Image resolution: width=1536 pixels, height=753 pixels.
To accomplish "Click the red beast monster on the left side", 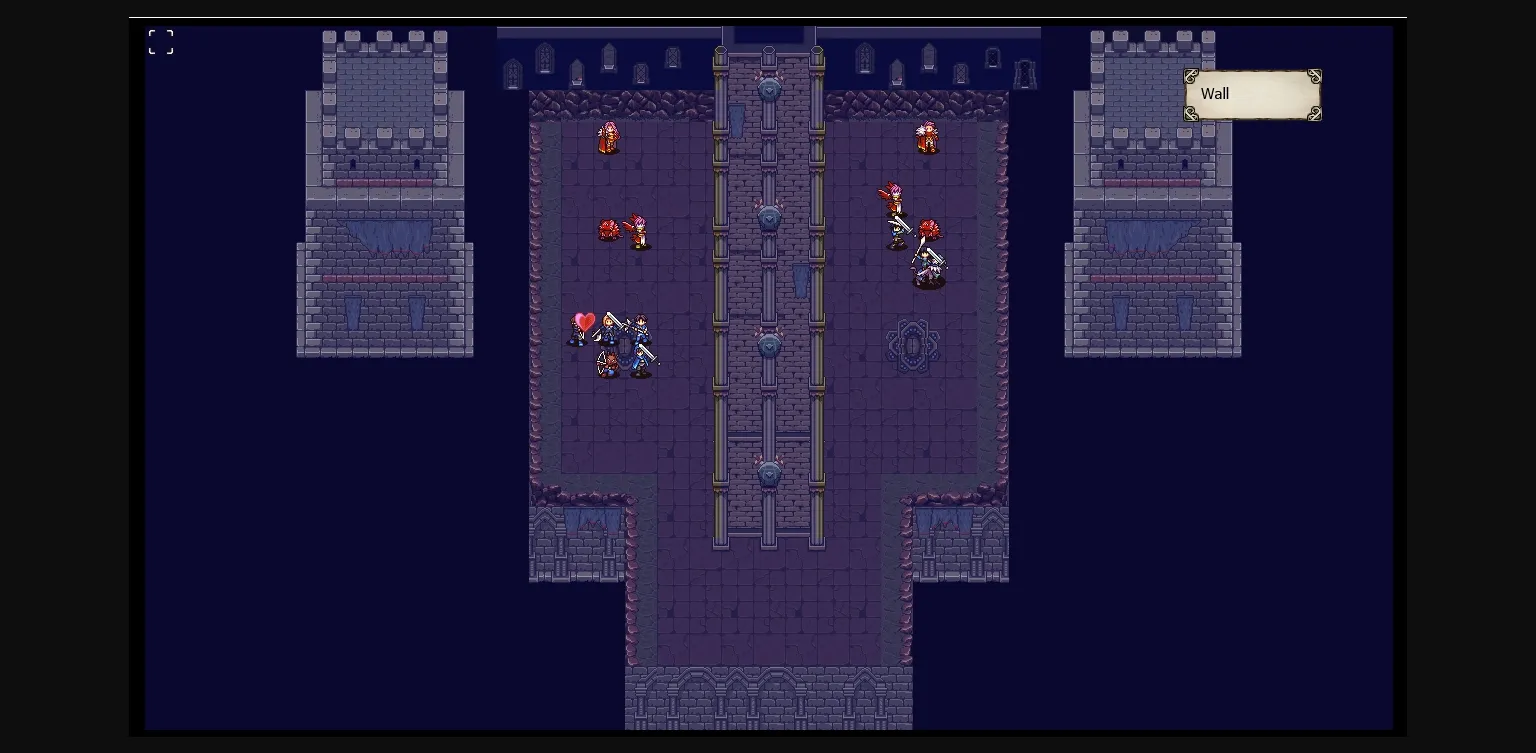I will click(x=606, y=231).
